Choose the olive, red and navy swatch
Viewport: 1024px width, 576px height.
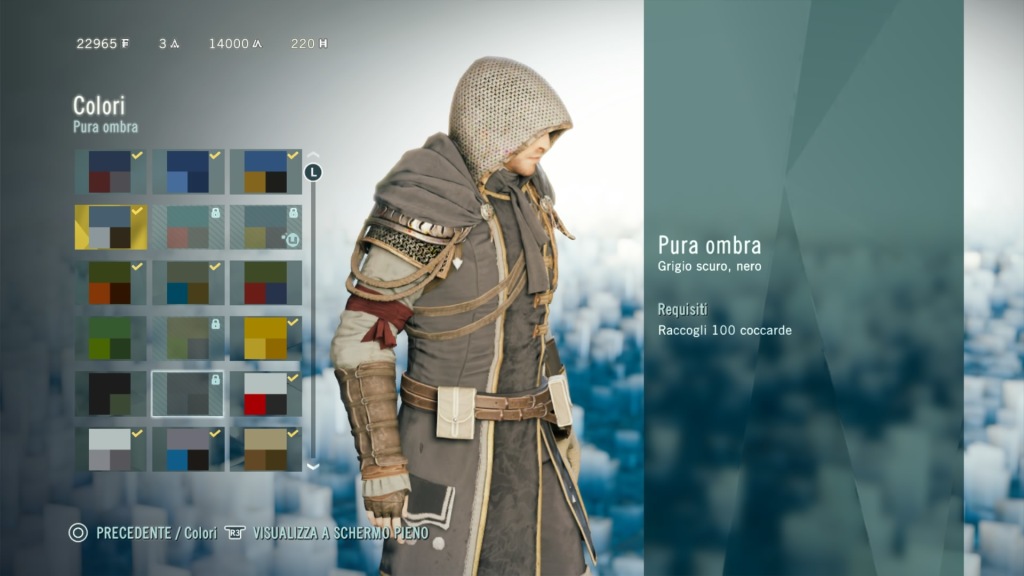pyautogui.click(x=266, y=283)
